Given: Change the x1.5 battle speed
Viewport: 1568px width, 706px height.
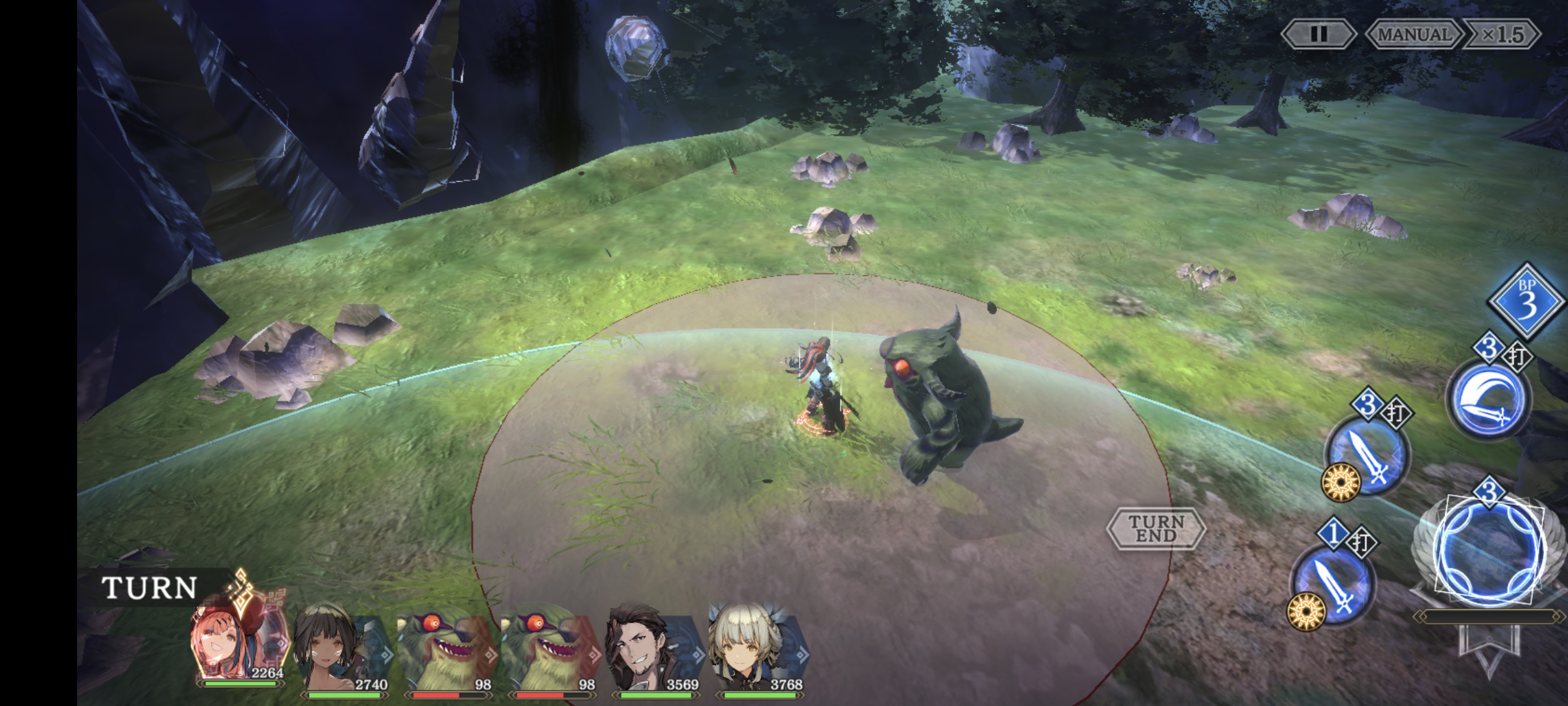Looking at the screenshot, I should 1502,34.
